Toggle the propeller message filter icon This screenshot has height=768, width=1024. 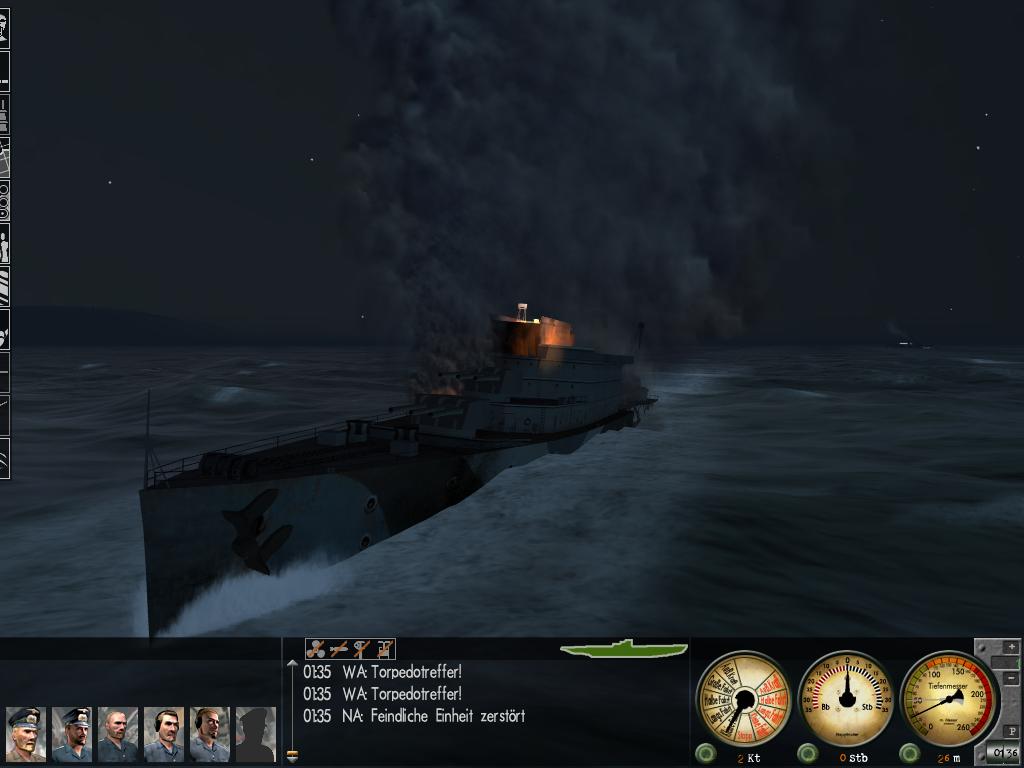pyautogui.click(x=316, y=649)
